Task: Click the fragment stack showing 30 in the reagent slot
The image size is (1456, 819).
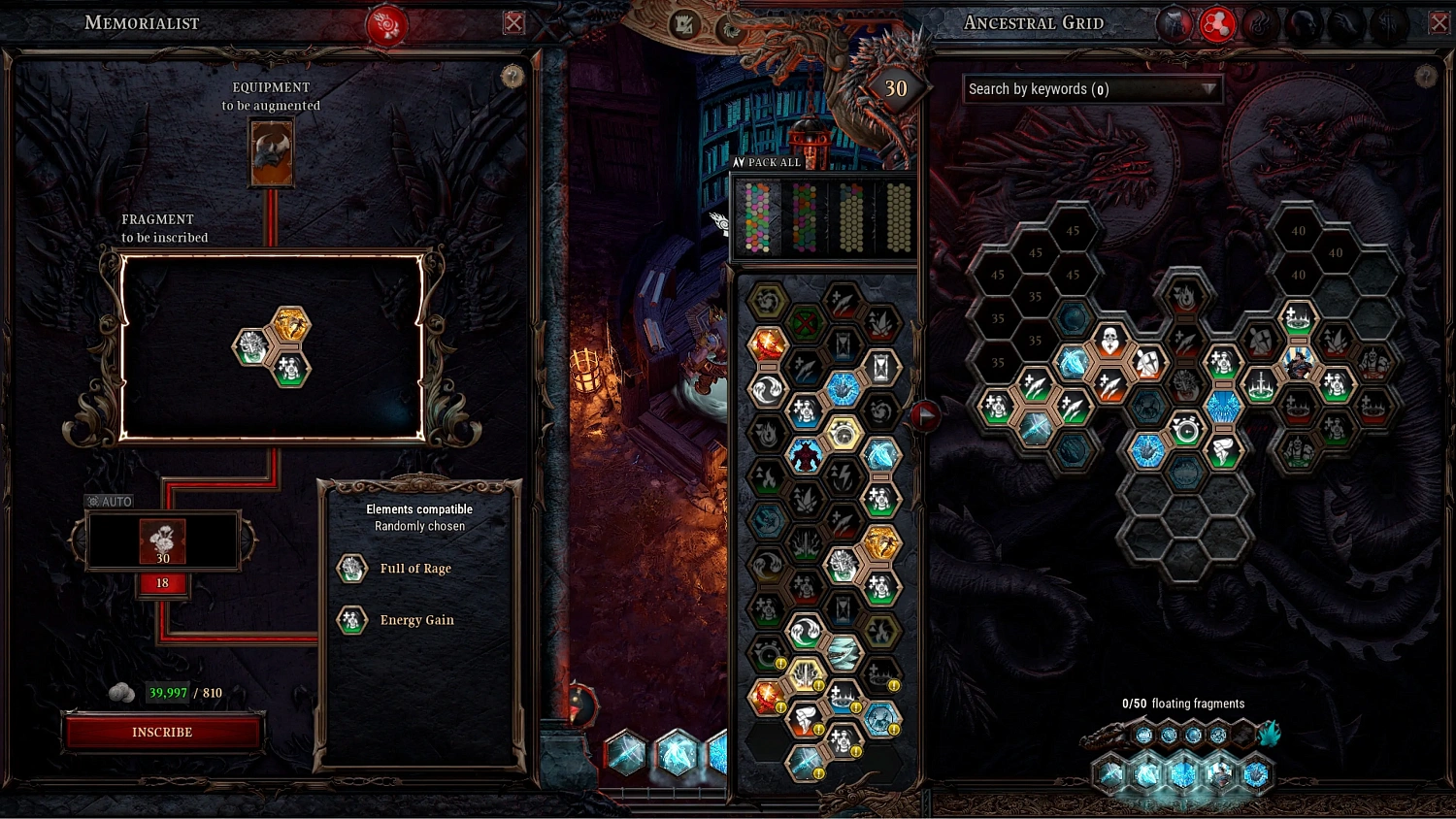Action: point(162,541)
